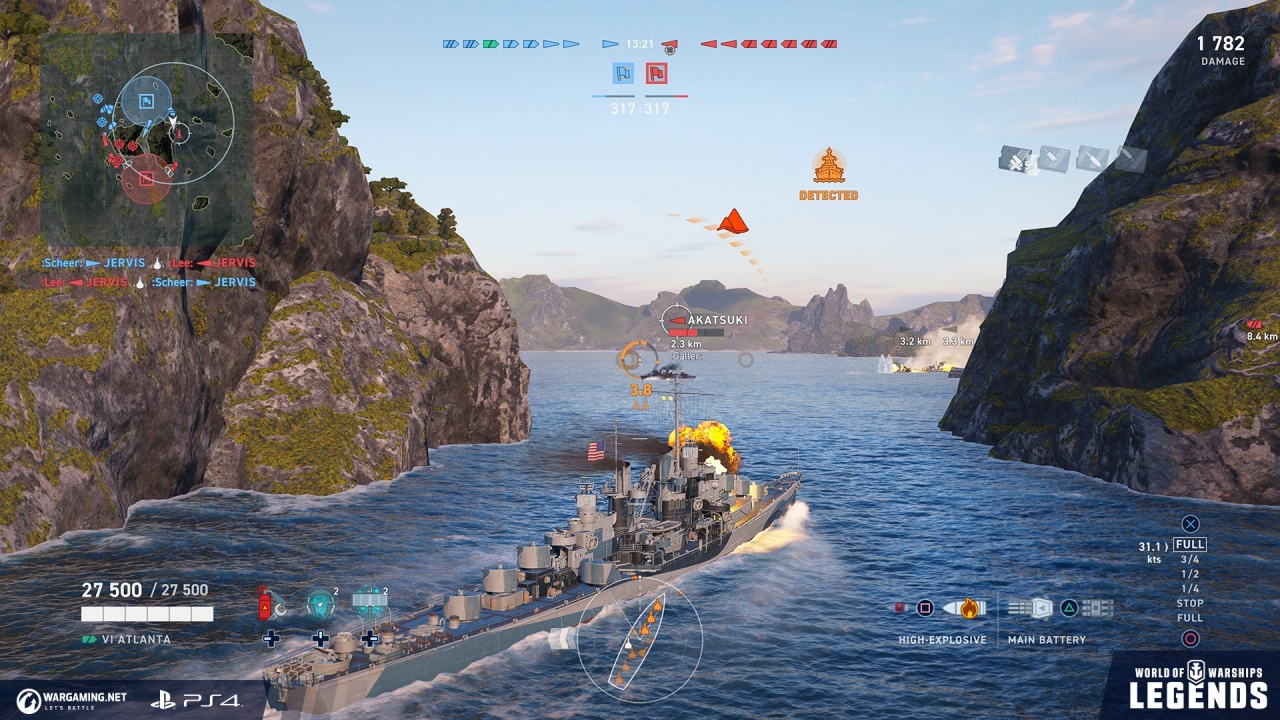Activate the radar antenna consumable
The width and height of the screenshot is (1280, 720).
pyautogui.click(x=369, y=603)
